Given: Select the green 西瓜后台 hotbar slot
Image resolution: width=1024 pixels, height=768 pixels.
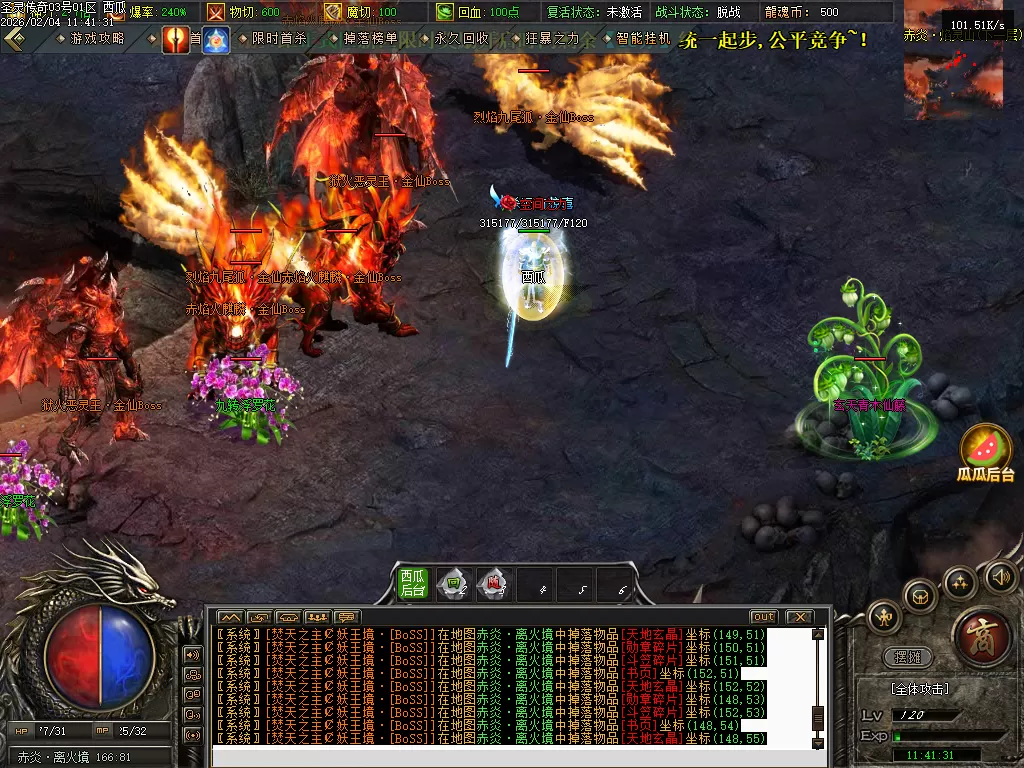Looking at the screenshot, I should click(x=413, y=584).
